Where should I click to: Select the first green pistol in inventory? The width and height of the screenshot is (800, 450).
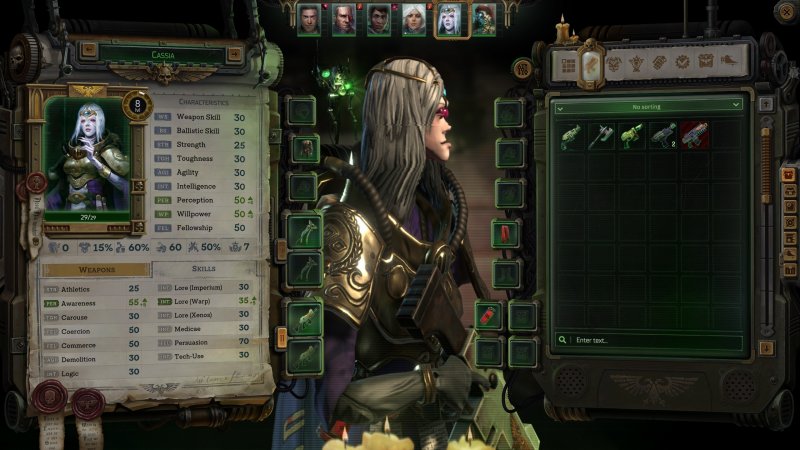[x=571, y=135]
